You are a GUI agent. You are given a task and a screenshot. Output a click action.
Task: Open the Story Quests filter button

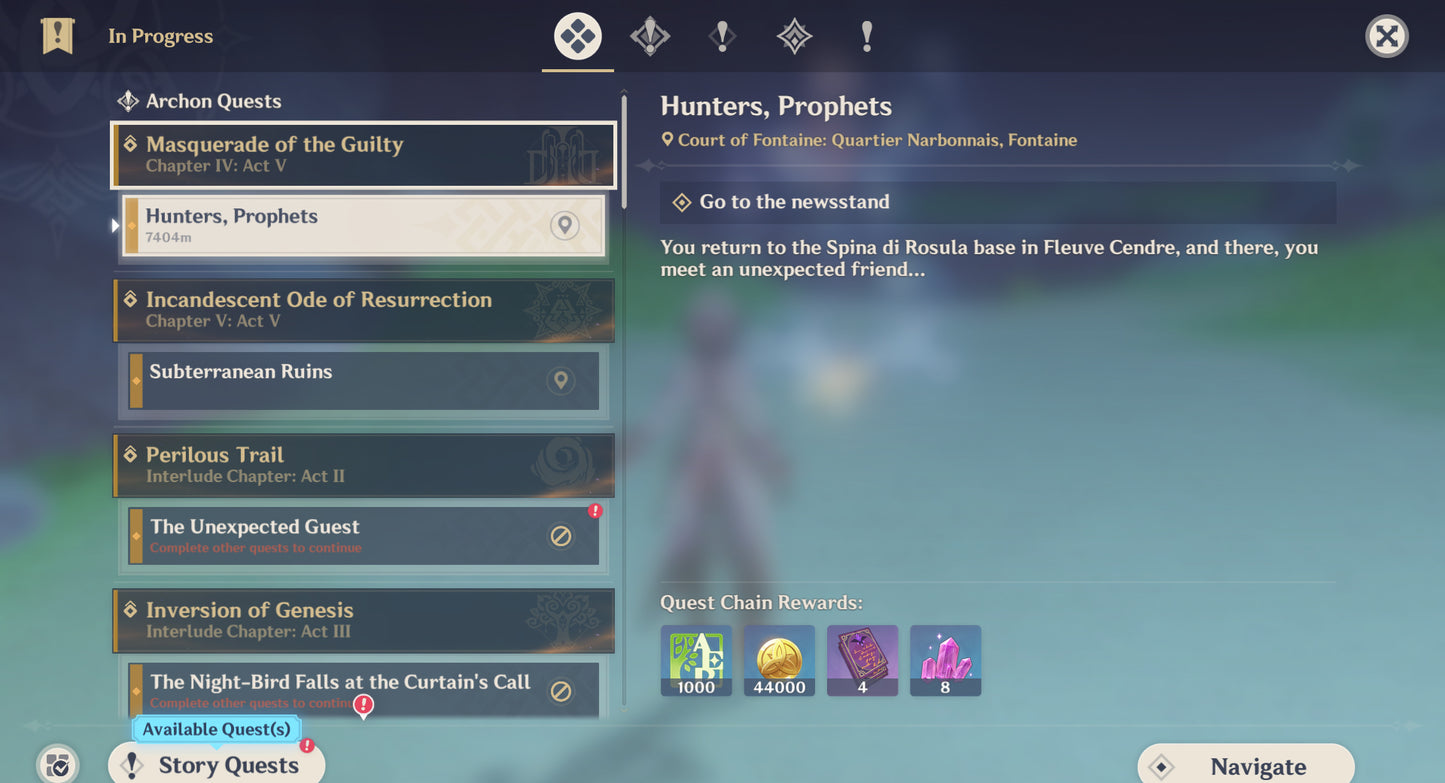(216, 765)
